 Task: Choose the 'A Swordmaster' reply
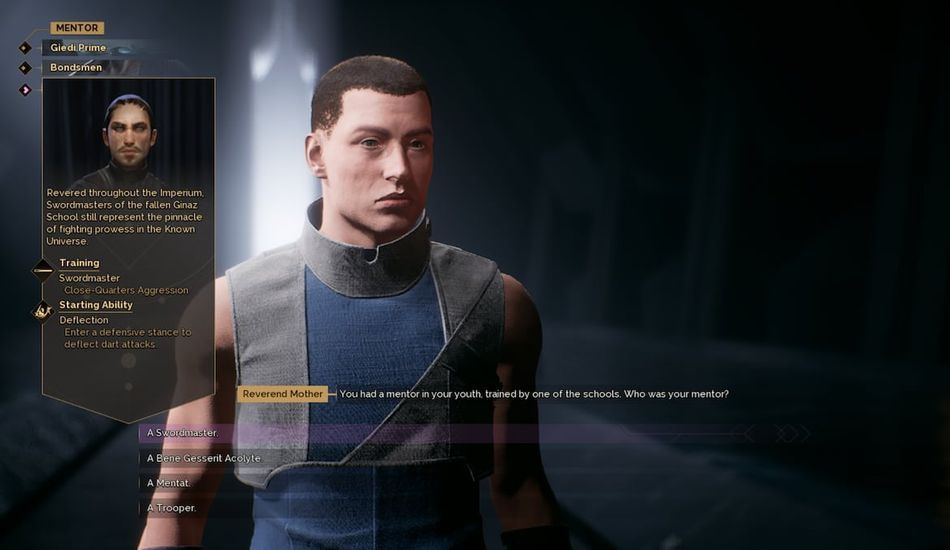tap(183, 433)
